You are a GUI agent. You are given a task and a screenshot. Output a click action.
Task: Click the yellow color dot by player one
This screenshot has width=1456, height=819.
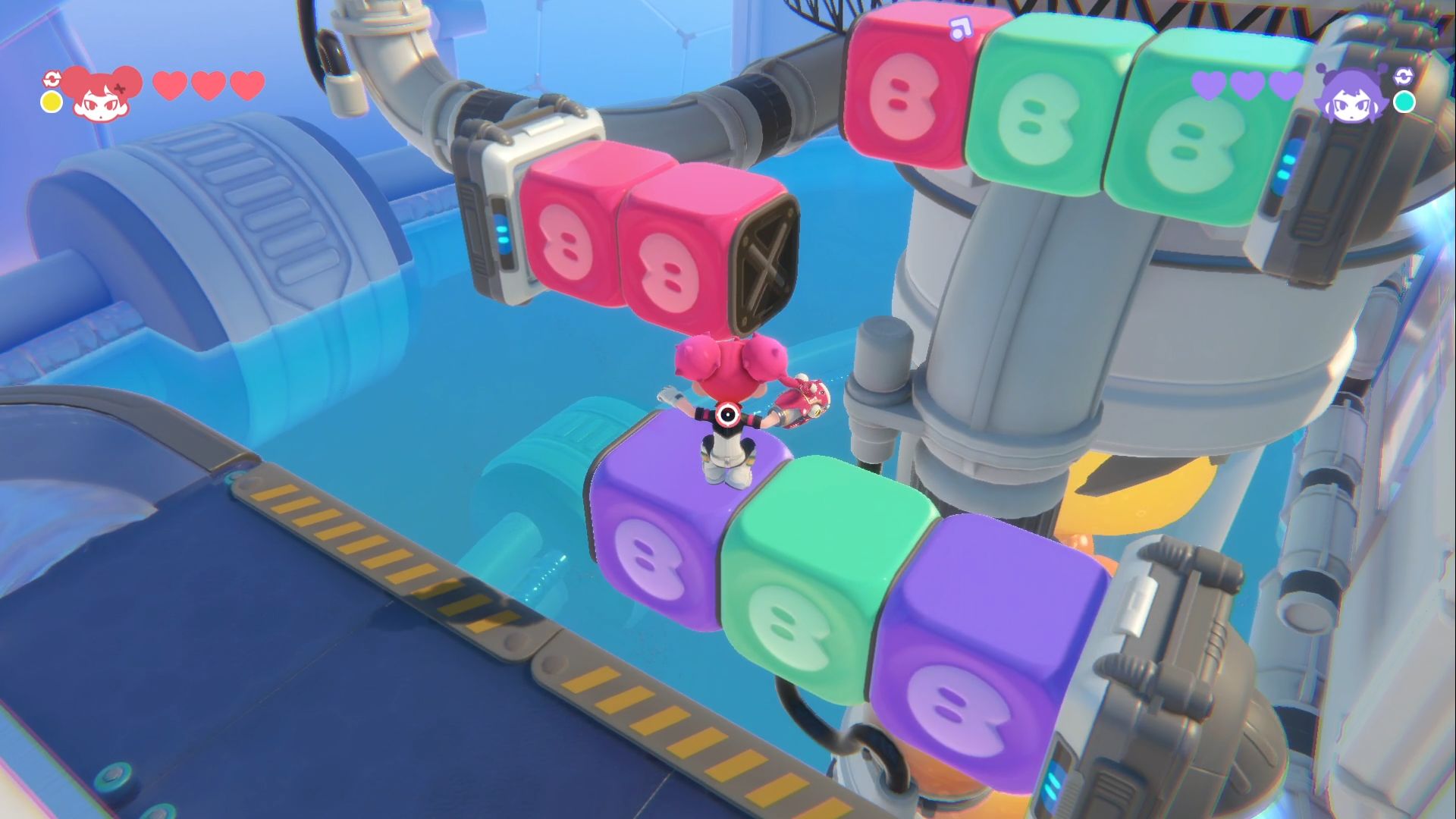pos(52,102)
